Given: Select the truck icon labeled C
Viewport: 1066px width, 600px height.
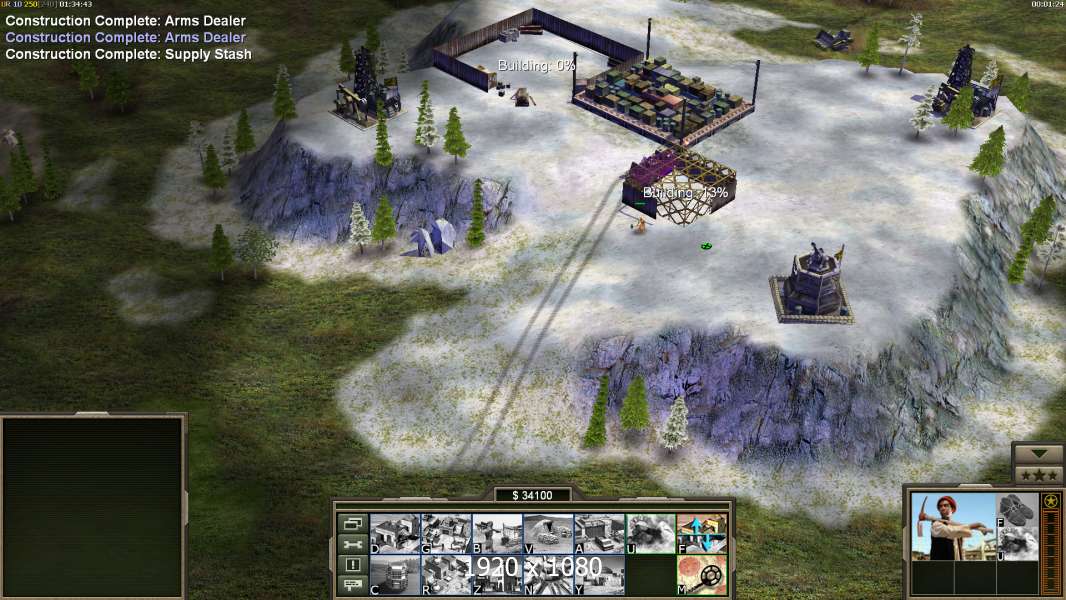Looking at the screenshot, I should [395, 575].
